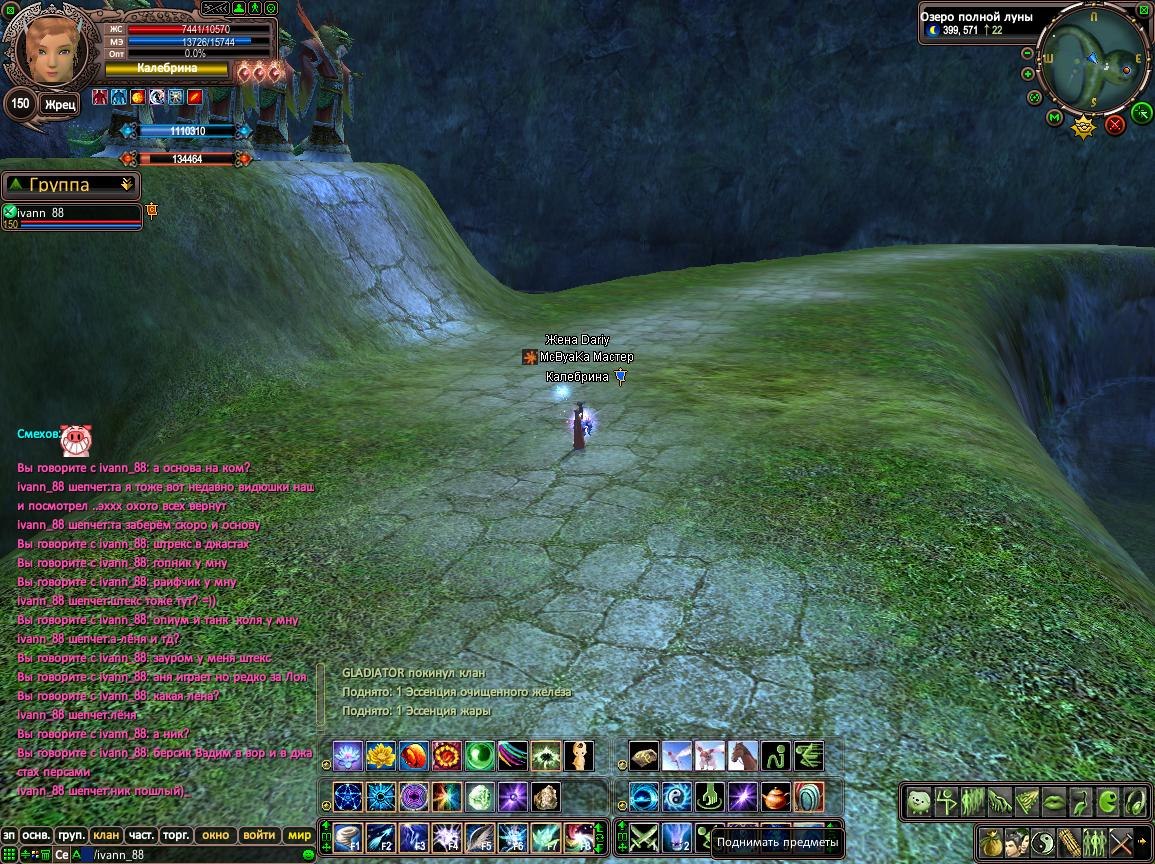Zoom in the minimap with plus button
This screenshot has width=1155, height=864.
pos(1028,74)
